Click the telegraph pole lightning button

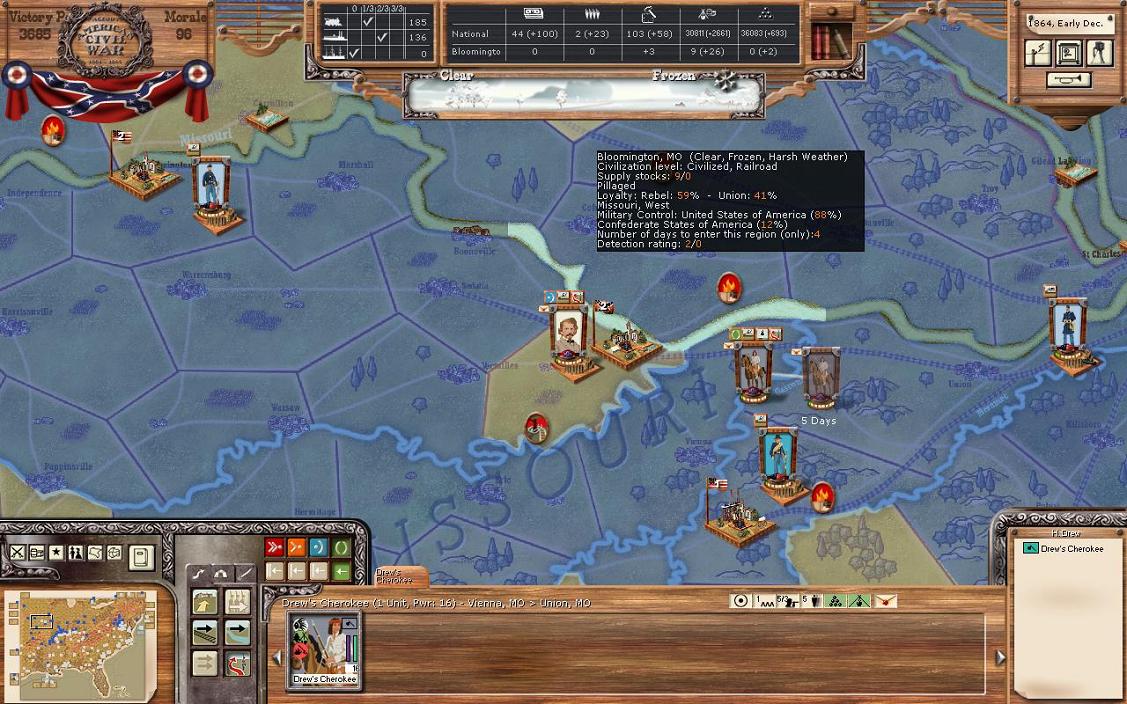pos(1039,53)
